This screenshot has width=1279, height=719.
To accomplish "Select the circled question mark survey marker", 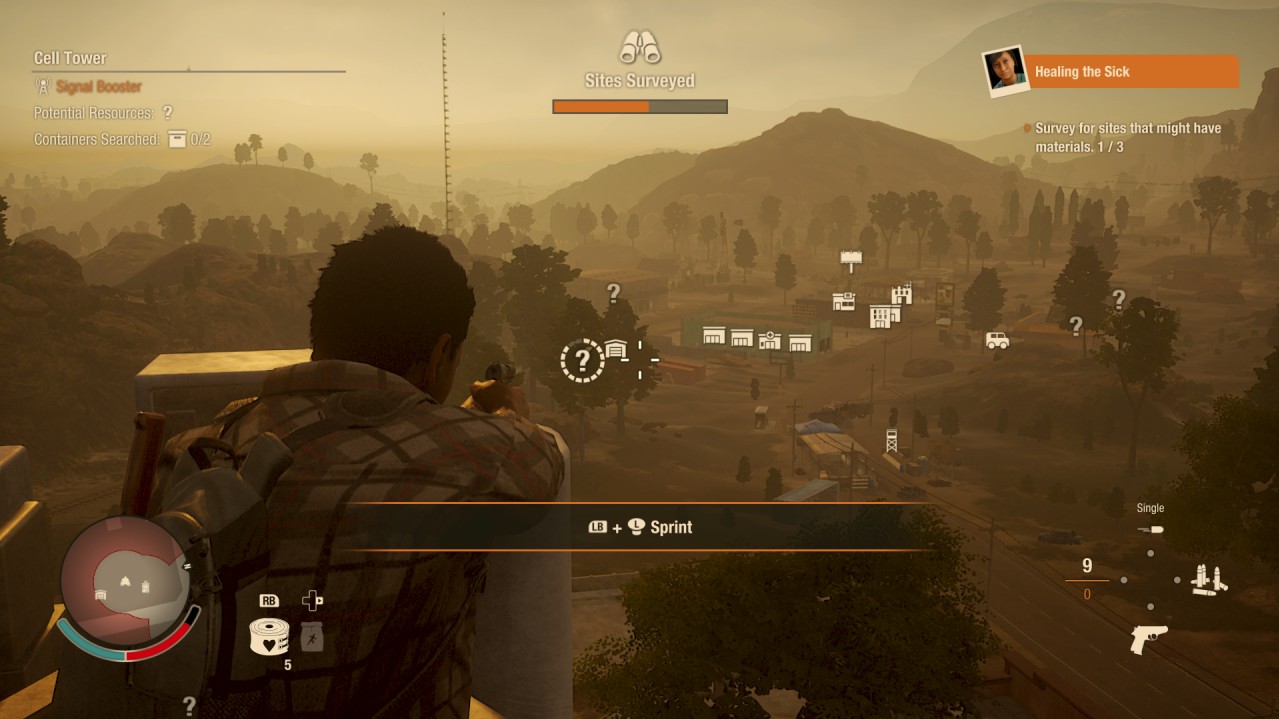I will 582,360.
